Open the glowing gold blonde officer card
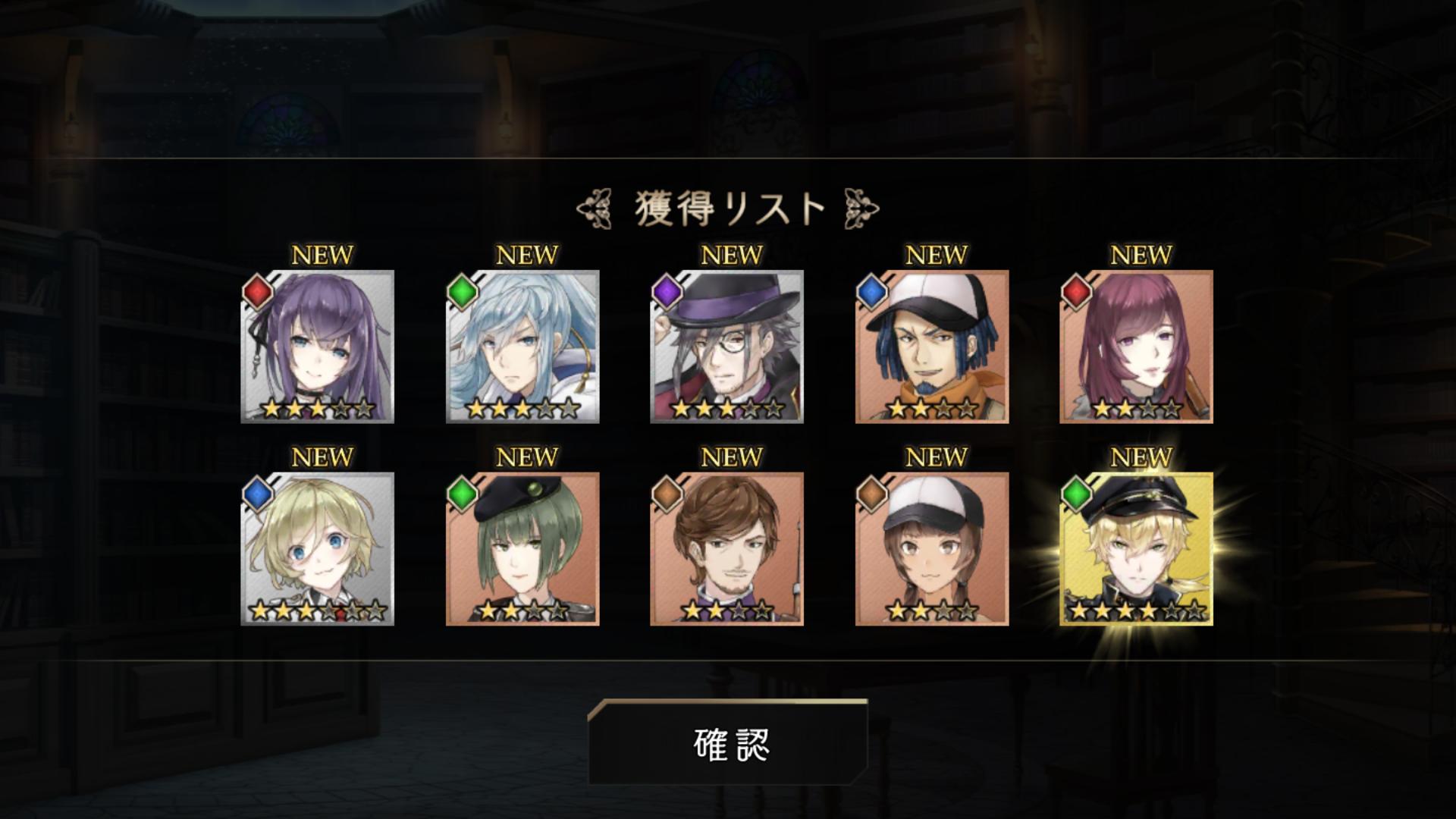Screen dimensions: 1456x819 1137,549
